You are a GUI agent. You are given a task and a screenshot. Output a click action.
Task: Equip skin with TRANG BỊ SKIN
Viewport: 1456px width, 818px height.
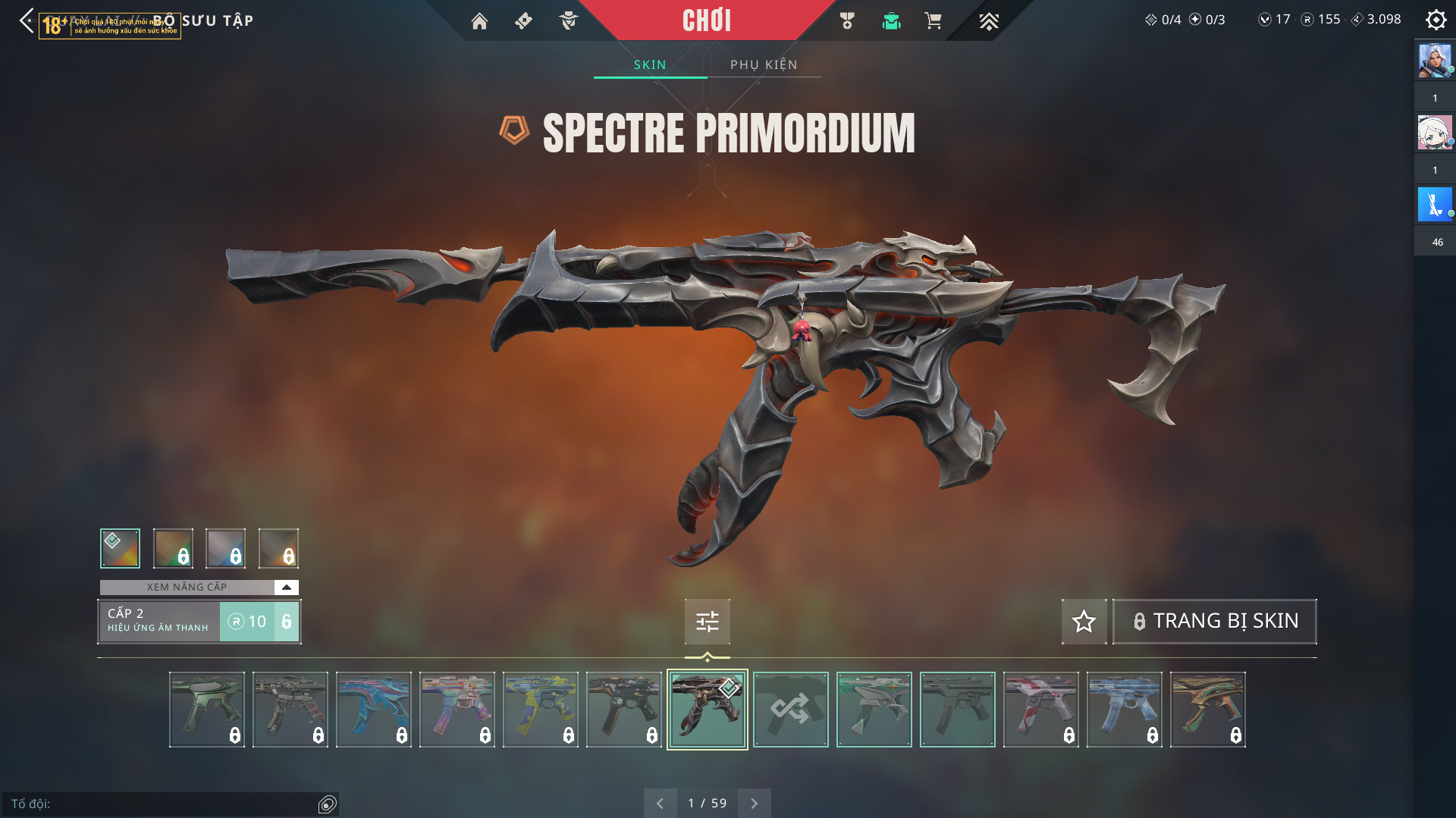1214,621
